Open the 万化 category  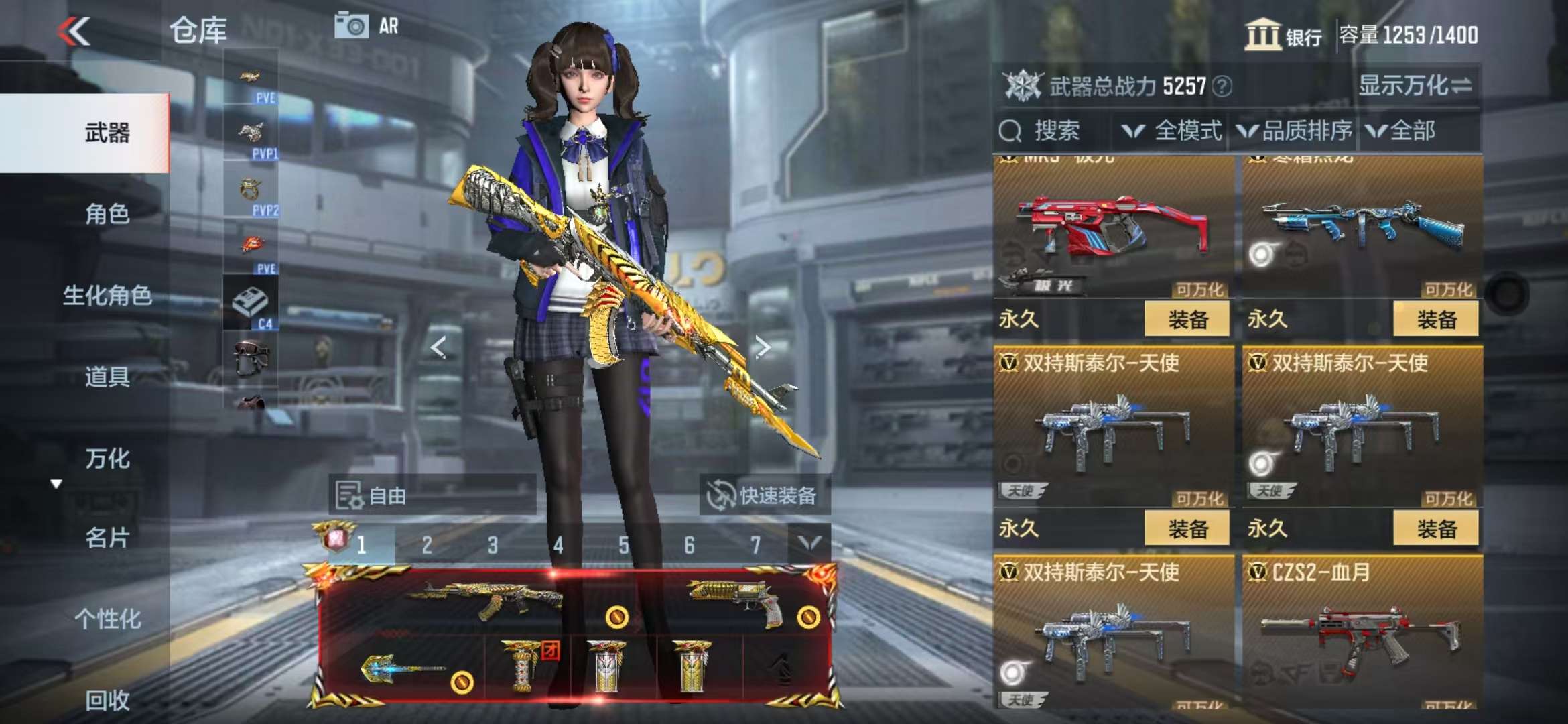(107, 459)
